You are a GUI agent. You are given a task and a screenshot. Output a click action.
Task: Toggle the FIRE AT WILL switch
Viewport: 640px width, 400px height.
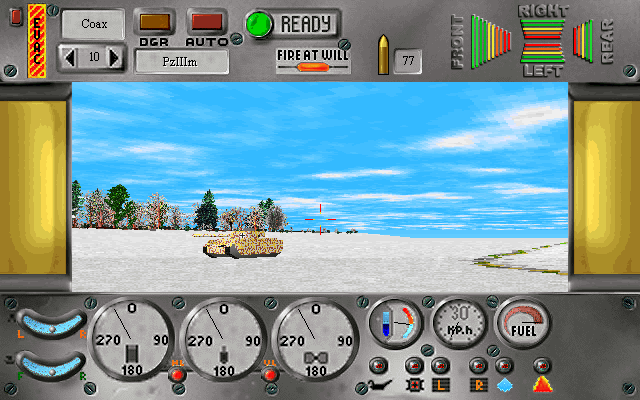tap(313, 62)
